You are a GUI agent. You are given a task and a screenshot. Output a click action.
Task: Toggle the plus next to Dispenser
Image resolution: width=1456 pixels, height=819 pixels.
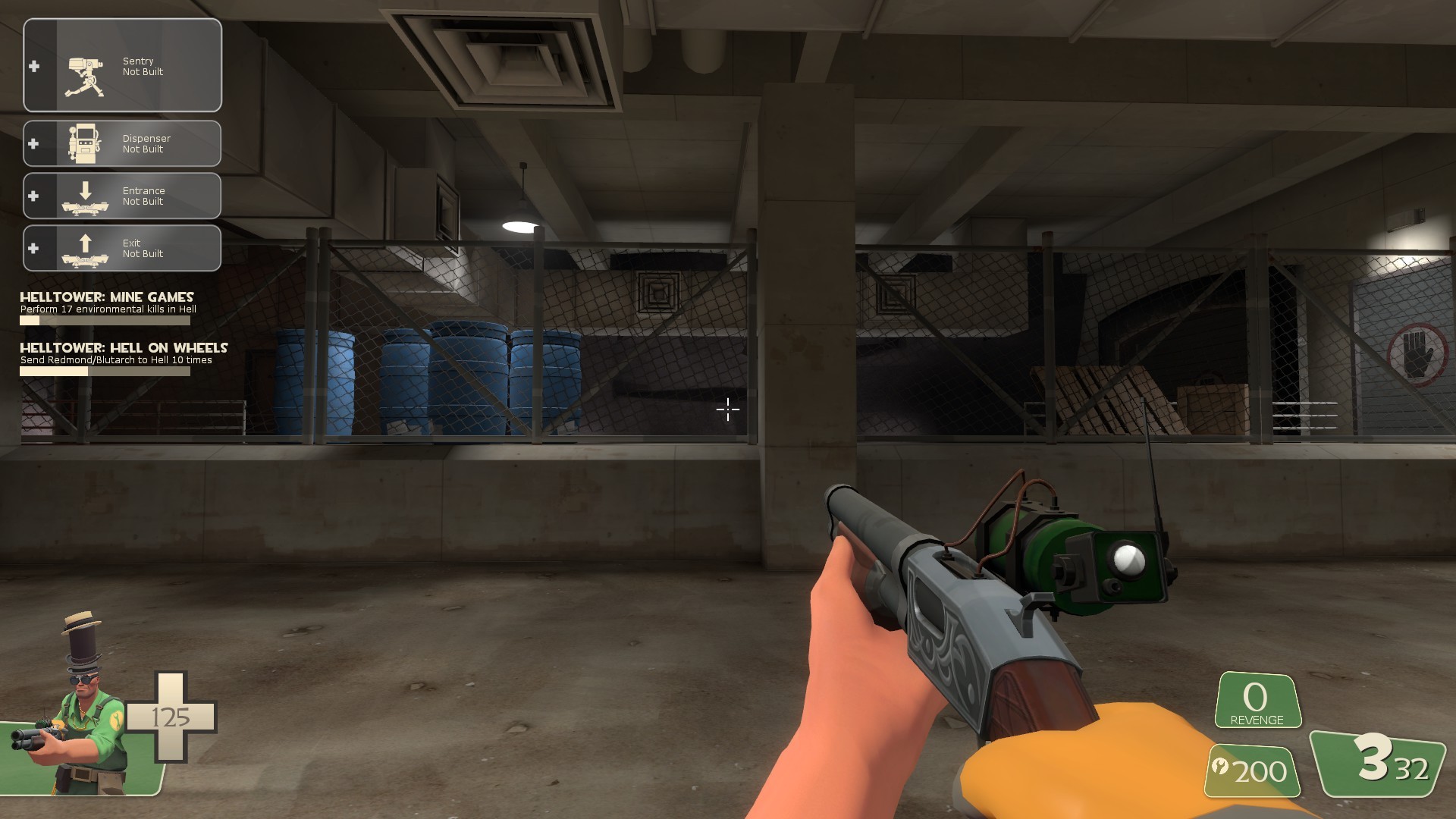(x=33, y=143)
